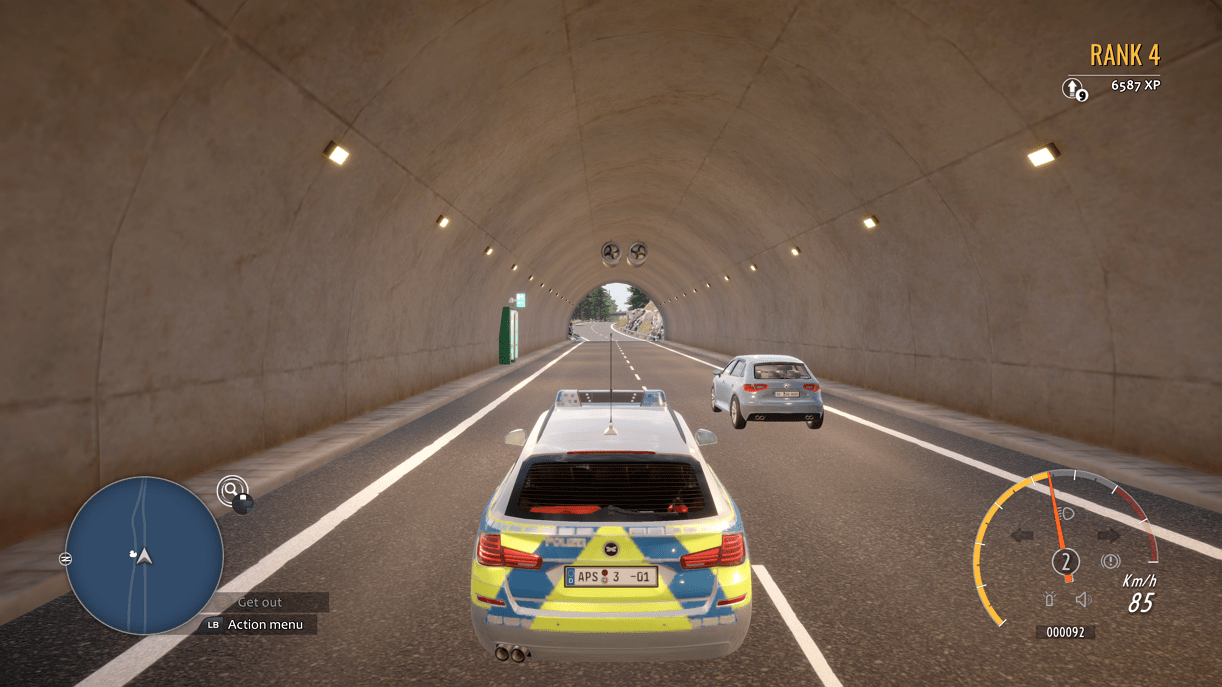Screen dimensions: 1222x687
Task: Activate the right turn signal arrow
Action: 1109,535
